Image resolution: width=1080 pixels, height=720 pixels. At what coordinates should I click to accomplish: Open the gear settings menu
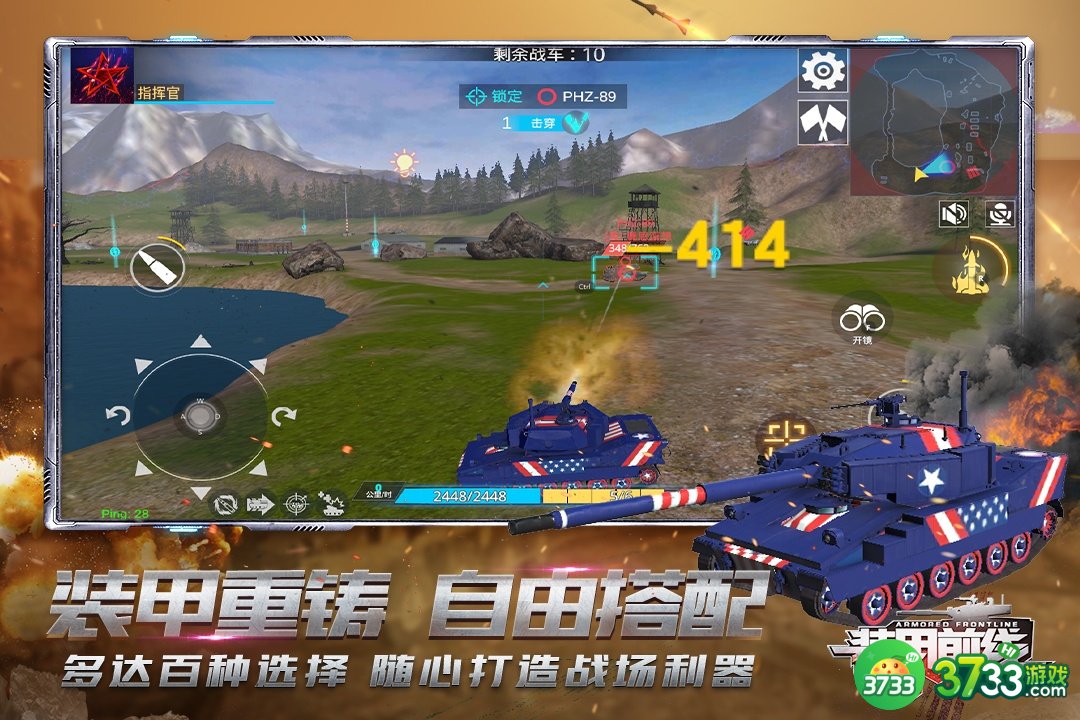tap(823, 70)
